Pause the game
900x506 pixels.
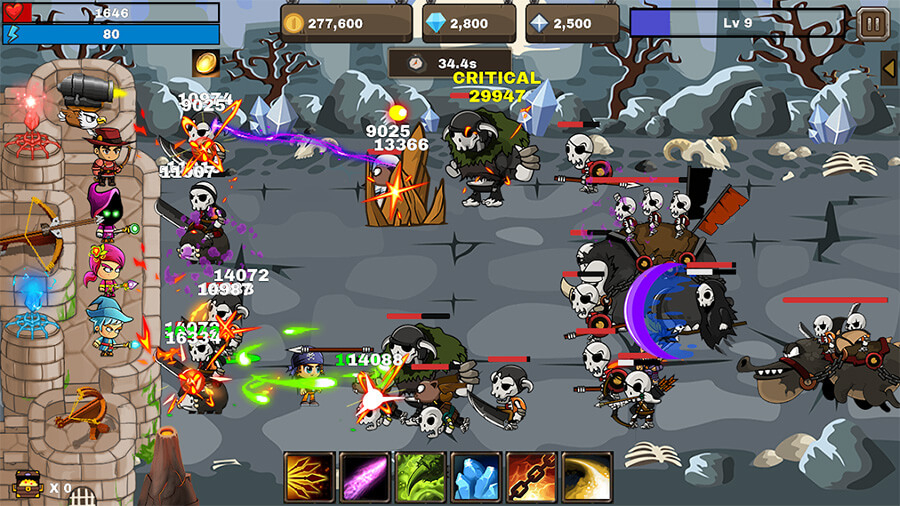click(x=871, y=22)
